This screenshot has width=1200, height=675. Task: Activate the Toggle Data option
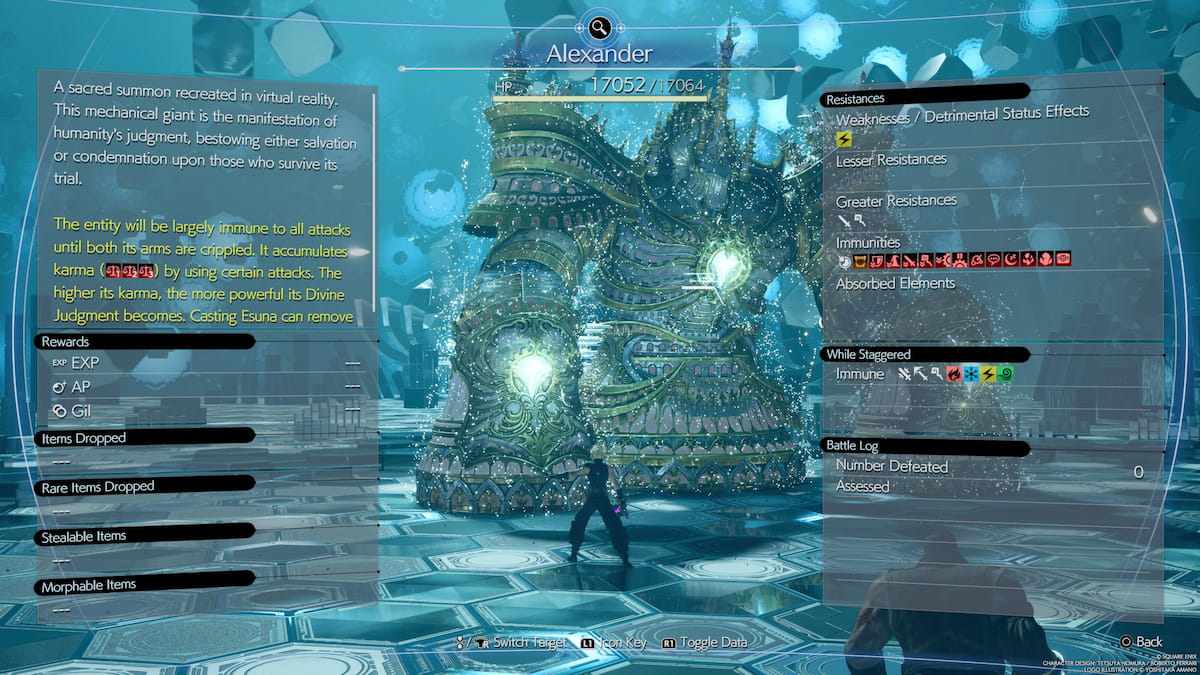point(705,642)
